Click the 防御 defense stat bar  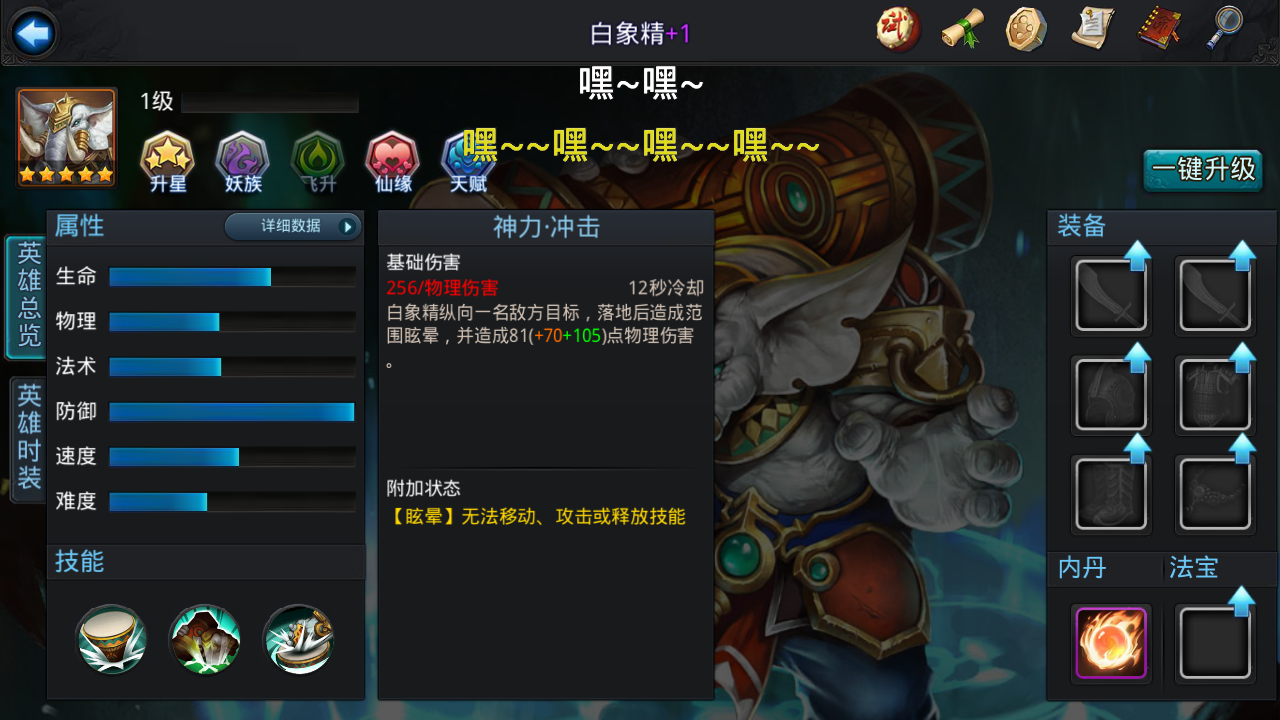(x=230, y=411)
